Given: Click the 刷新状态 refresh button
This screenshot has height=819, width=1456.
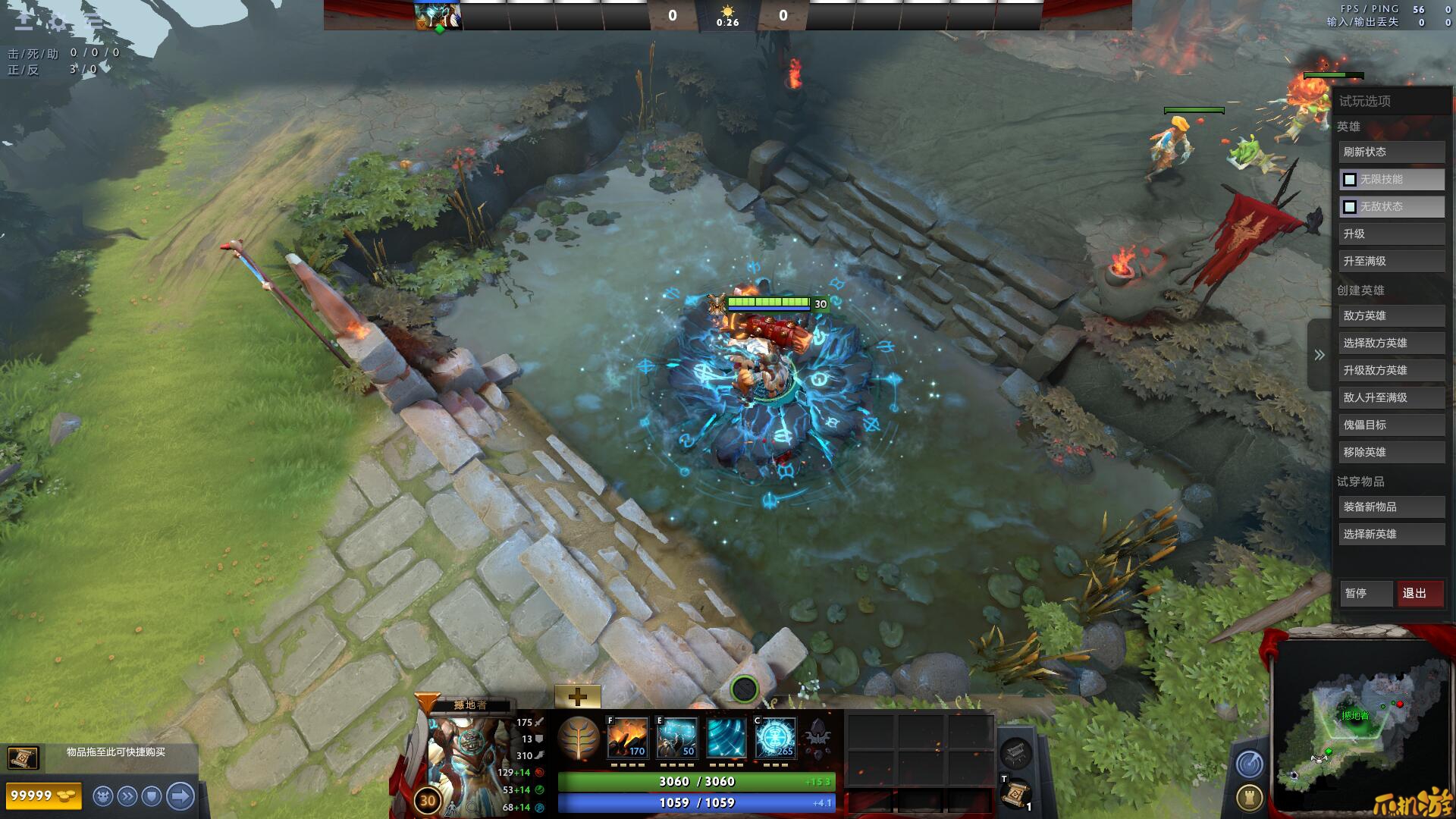Looking at the screenshot, I should pos(1391,152).
